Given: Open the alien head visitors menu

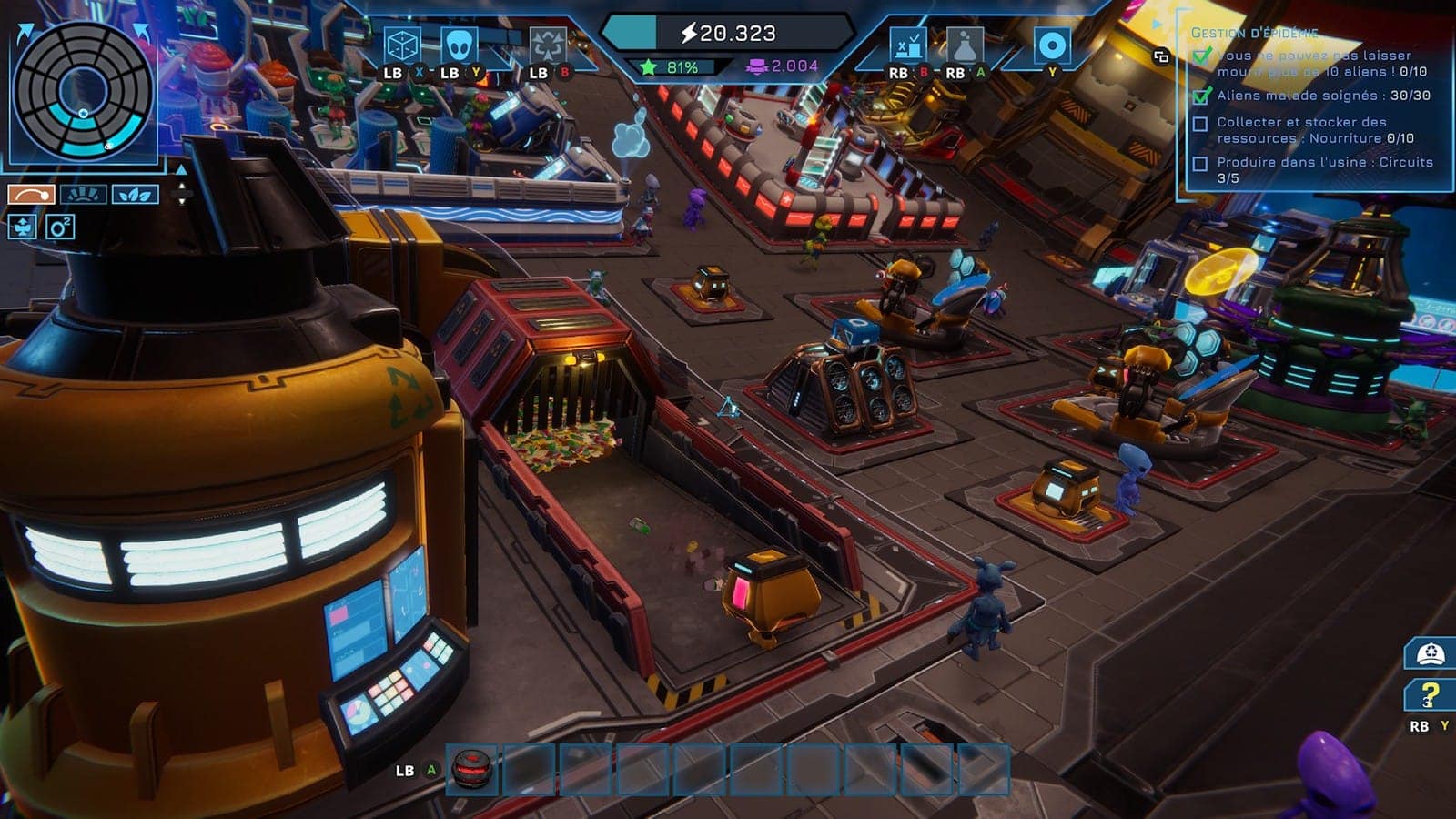Looking at the screenshot, I should tap(459, 45).
